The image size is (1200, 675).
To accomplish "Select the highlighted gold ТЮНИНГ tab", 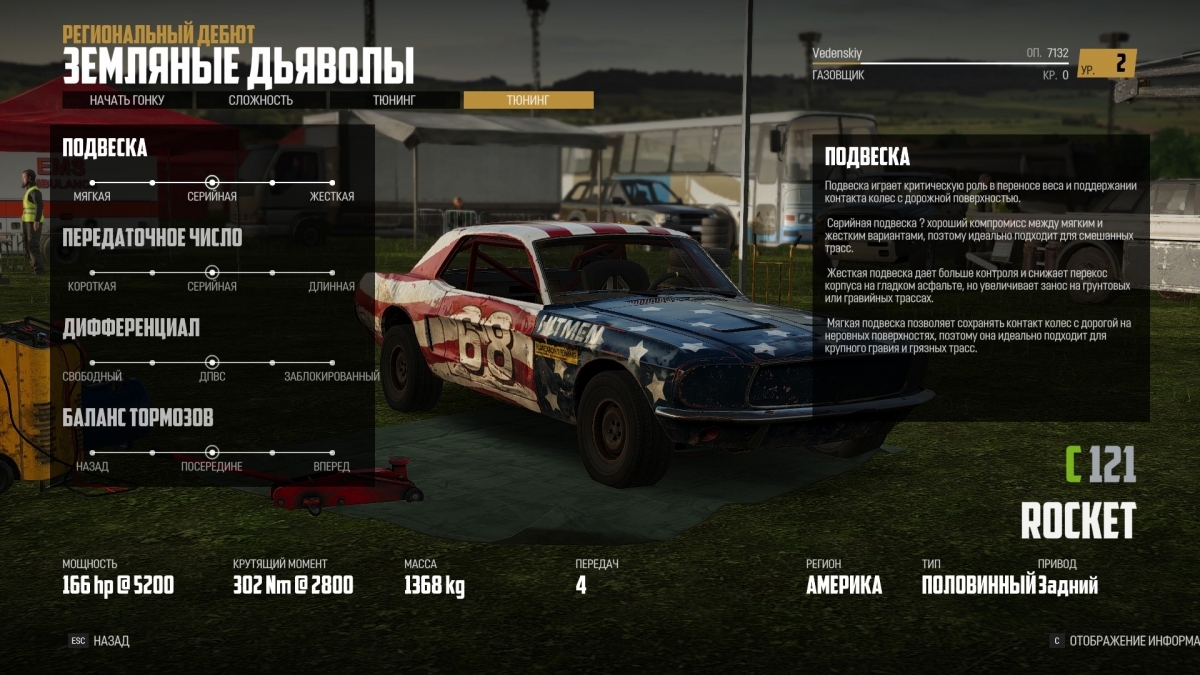I will 528,100.
